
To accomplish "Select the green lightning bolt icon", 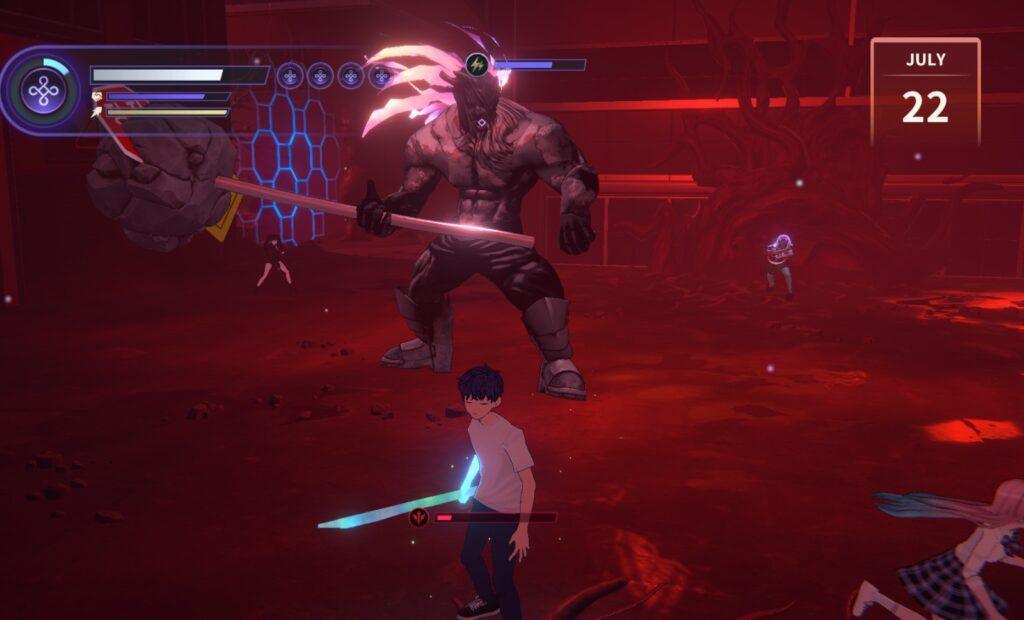I will tap(479, 65).
